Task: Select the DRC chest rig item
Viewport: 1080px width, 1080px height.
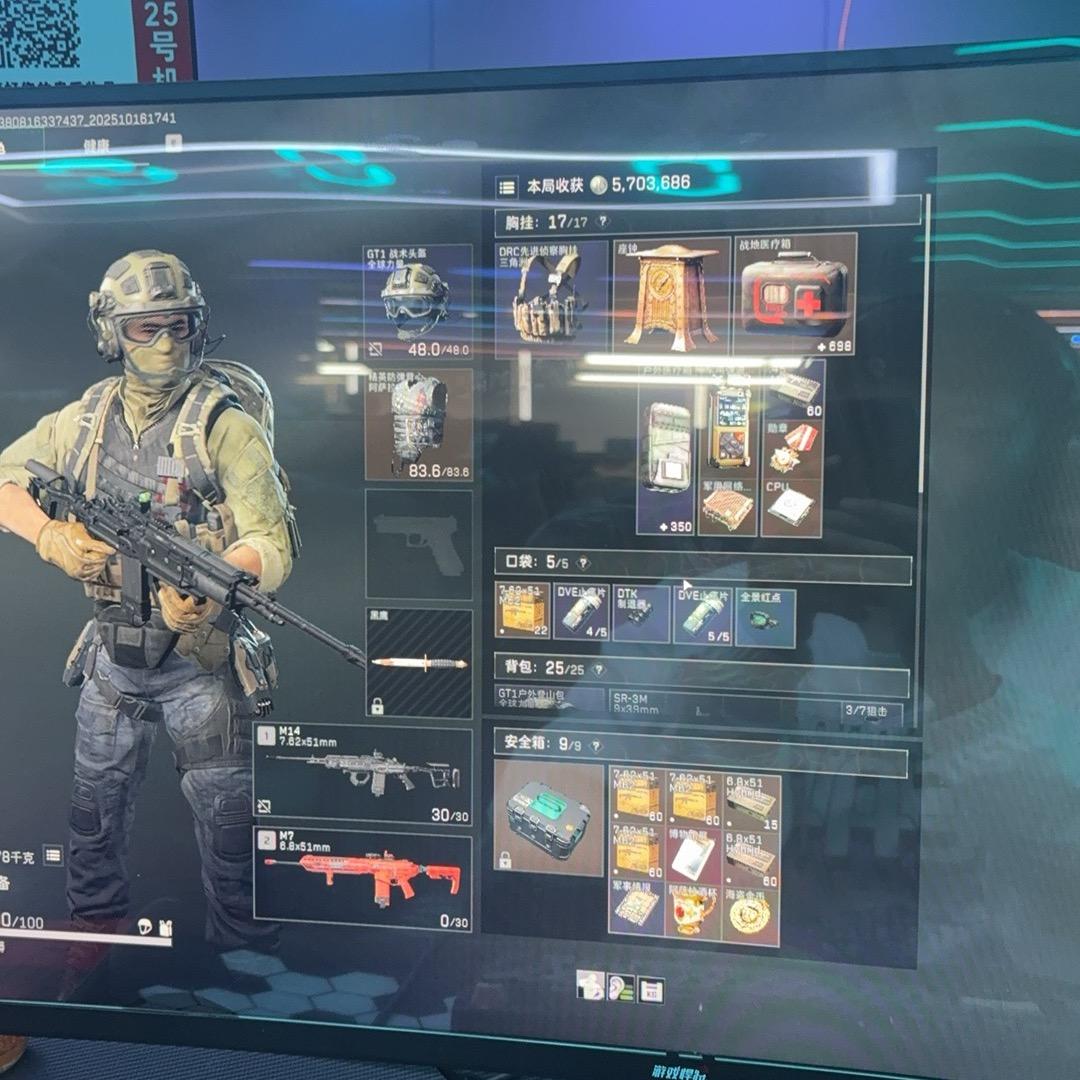Action: click(x=551, y=298)
